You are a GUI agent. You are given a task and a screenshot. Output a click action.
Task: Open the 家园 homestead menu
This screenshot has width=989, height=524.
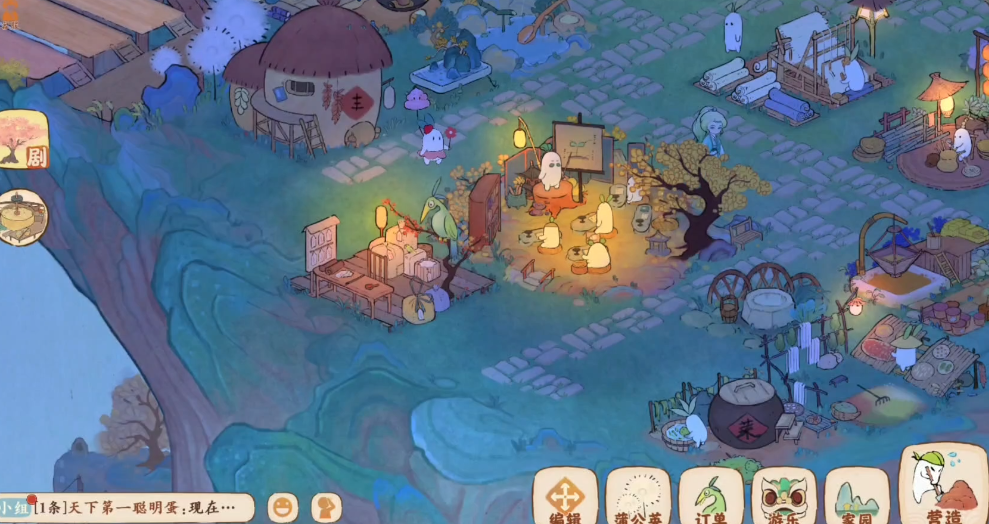click(857, 495)
